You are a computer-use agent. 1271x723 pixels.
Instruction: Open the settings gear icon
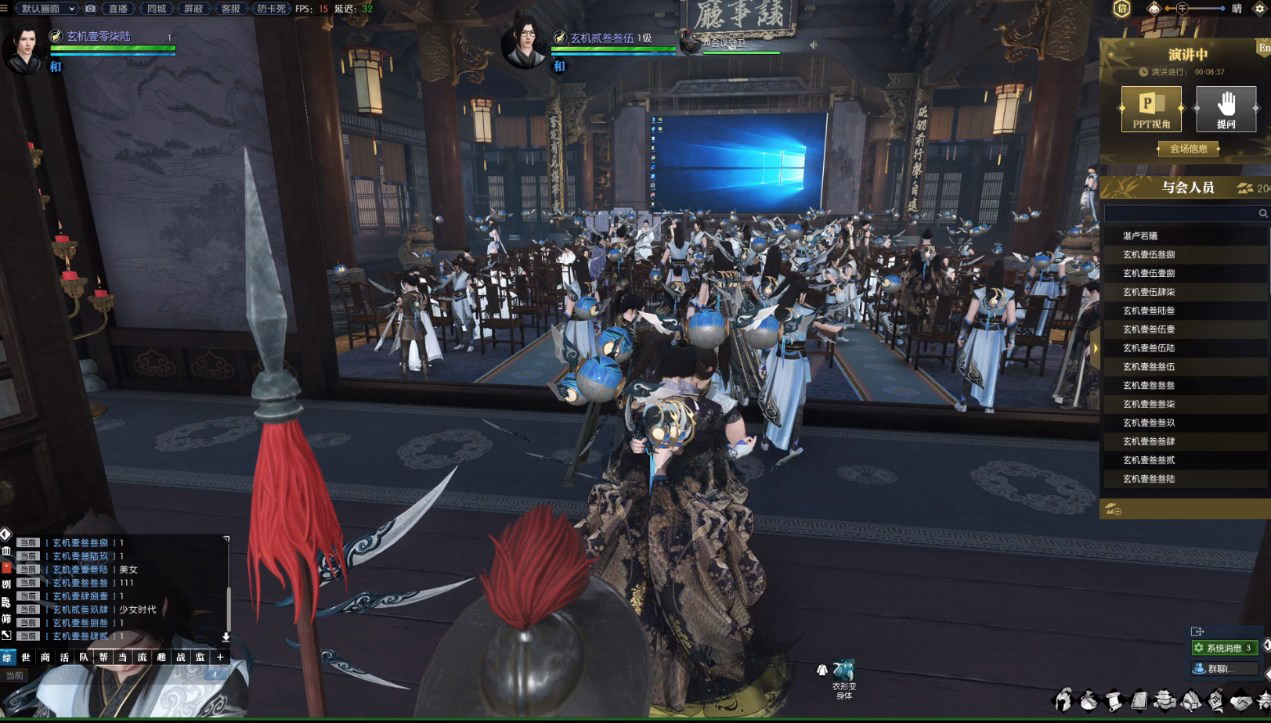click(x=1258, y=8)
